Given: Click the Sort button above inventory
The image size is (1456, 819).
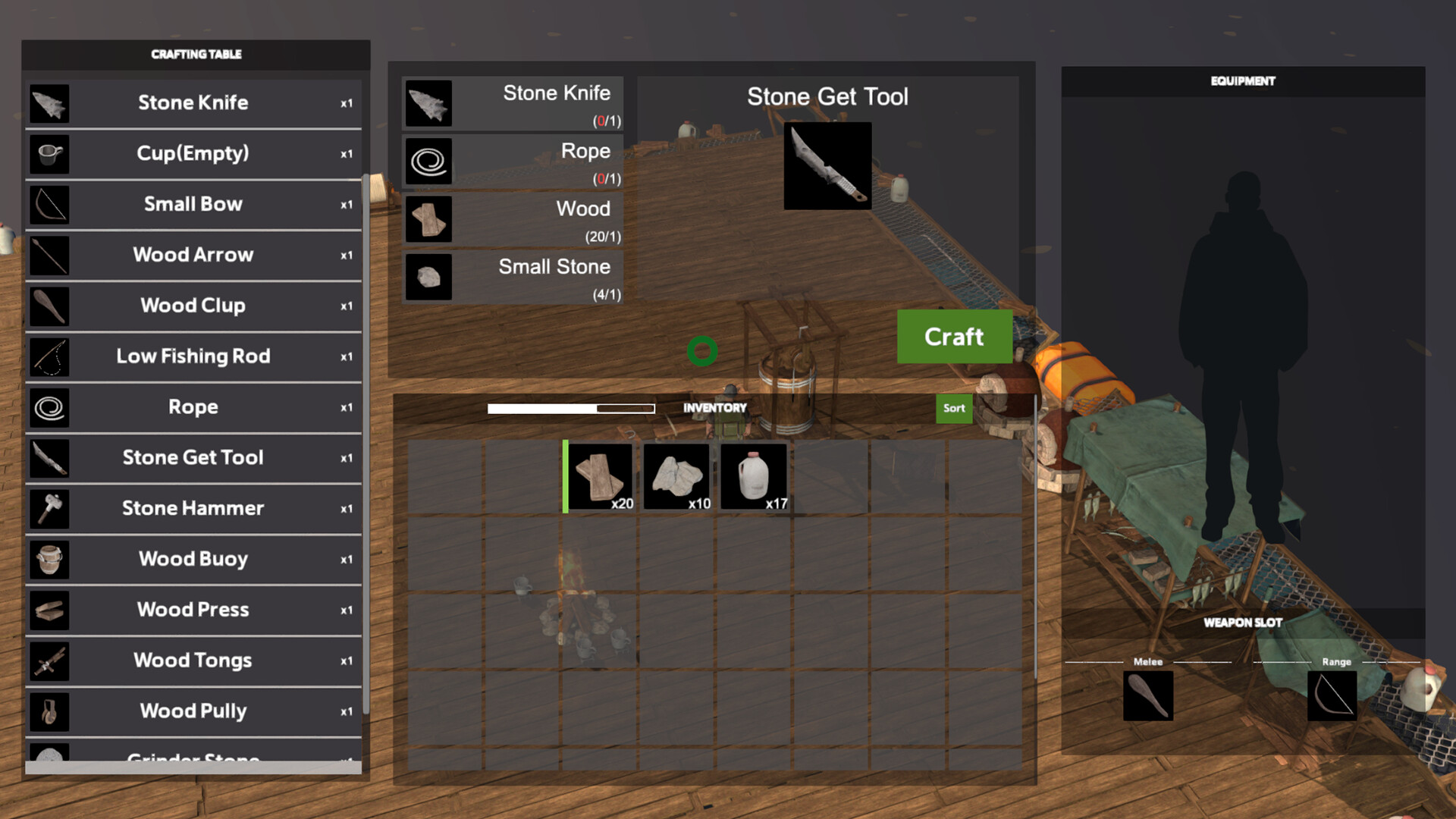Looking at the screenshot, I should [x=953, y=409].
